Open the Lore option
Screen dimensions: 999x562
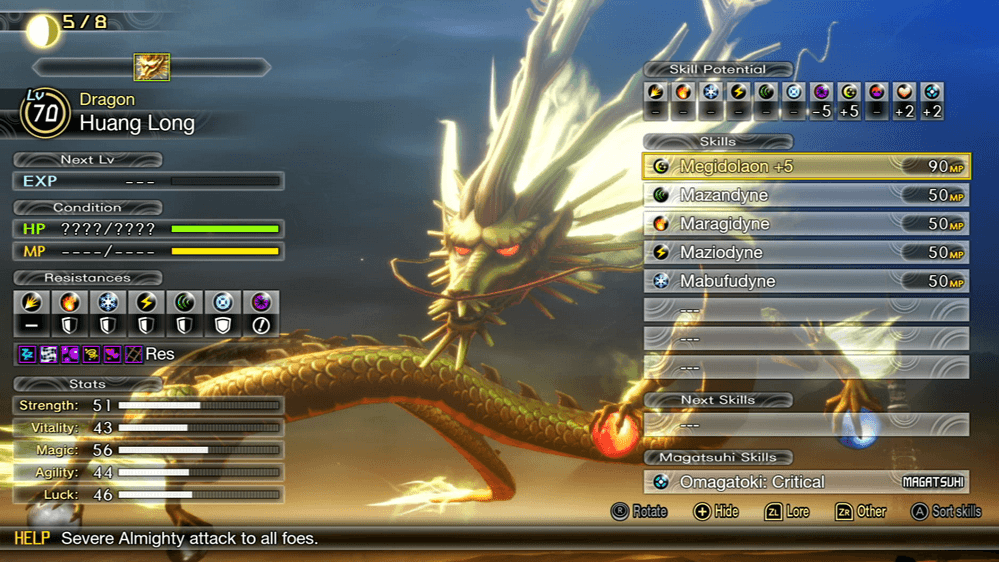[788, 512]
